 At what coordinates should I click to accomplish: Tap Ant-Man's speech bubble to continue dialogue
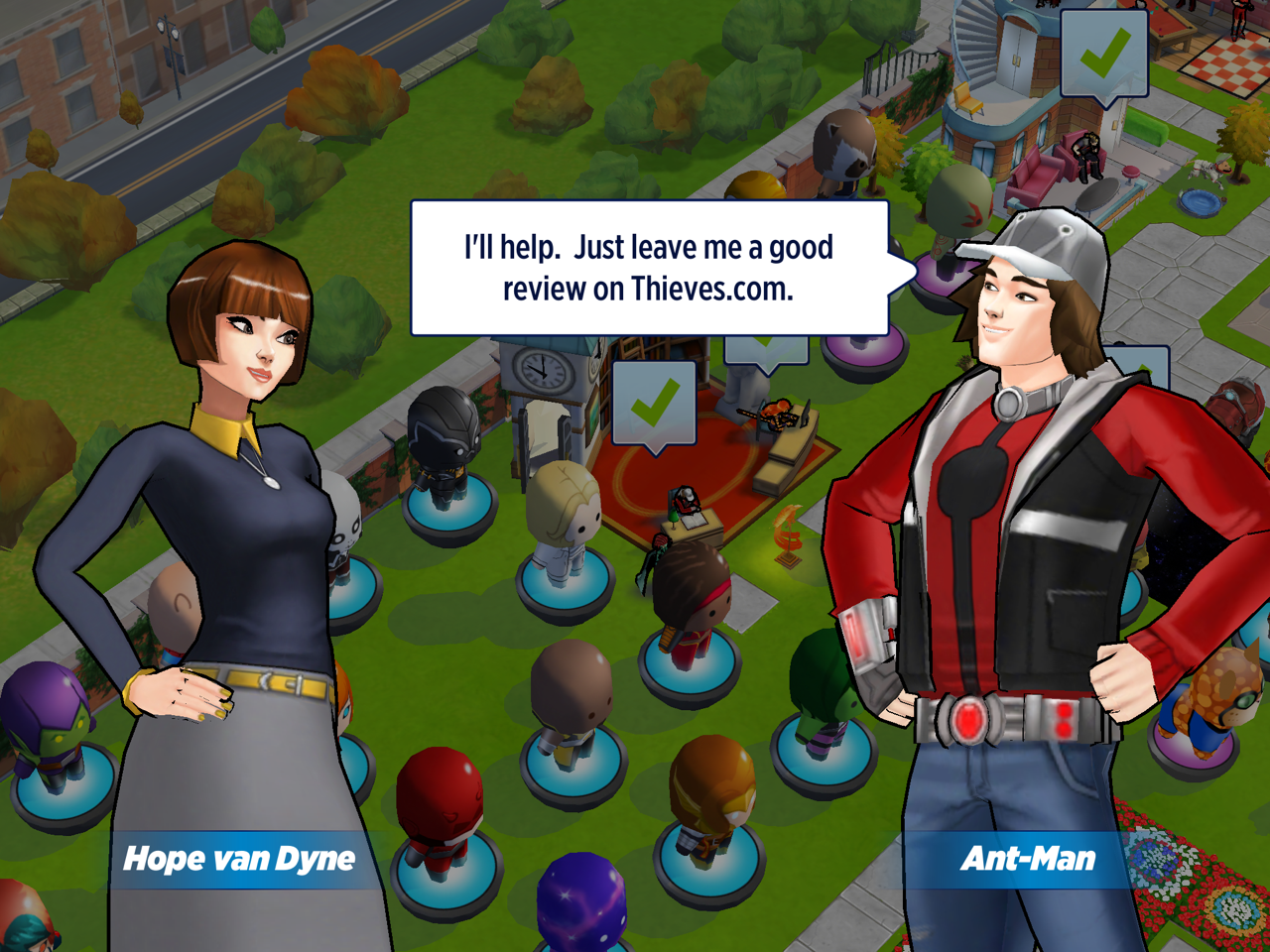649,268
